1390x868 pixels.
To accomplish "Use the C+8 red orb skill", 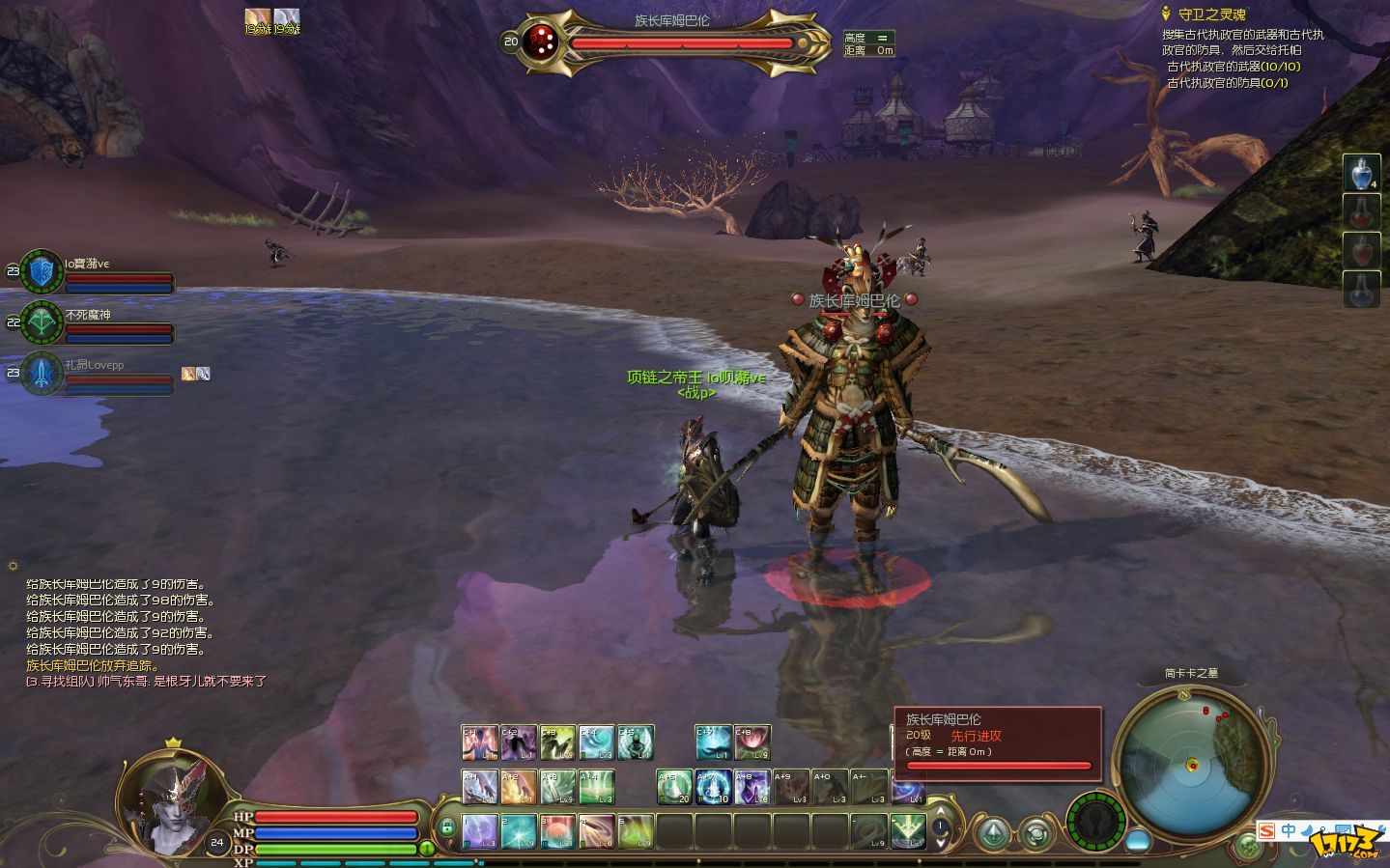I will (x=752, y=742).
